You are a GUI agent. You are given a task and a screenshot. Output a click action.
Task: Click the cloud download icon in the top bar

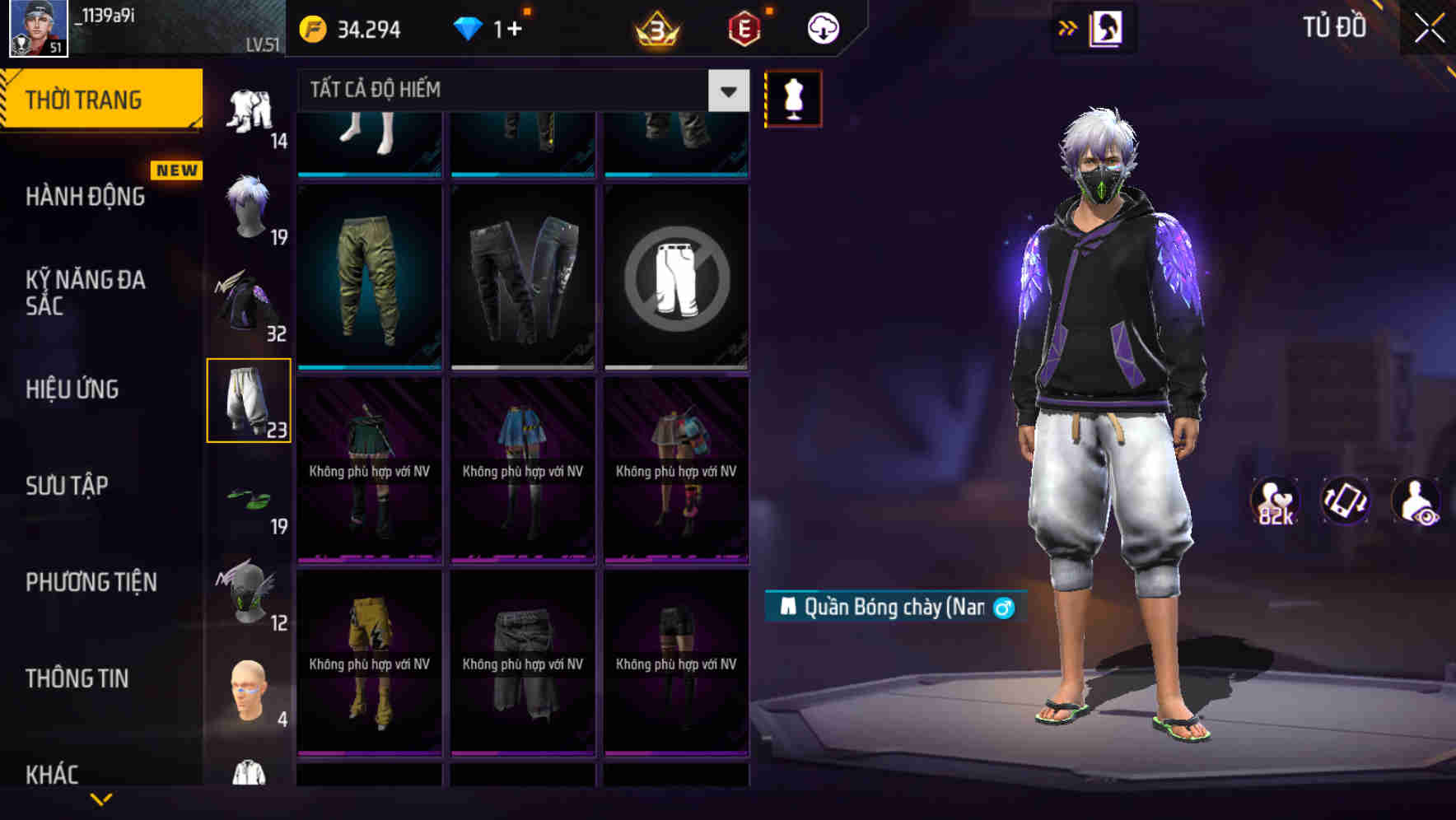tap(821, 26)
